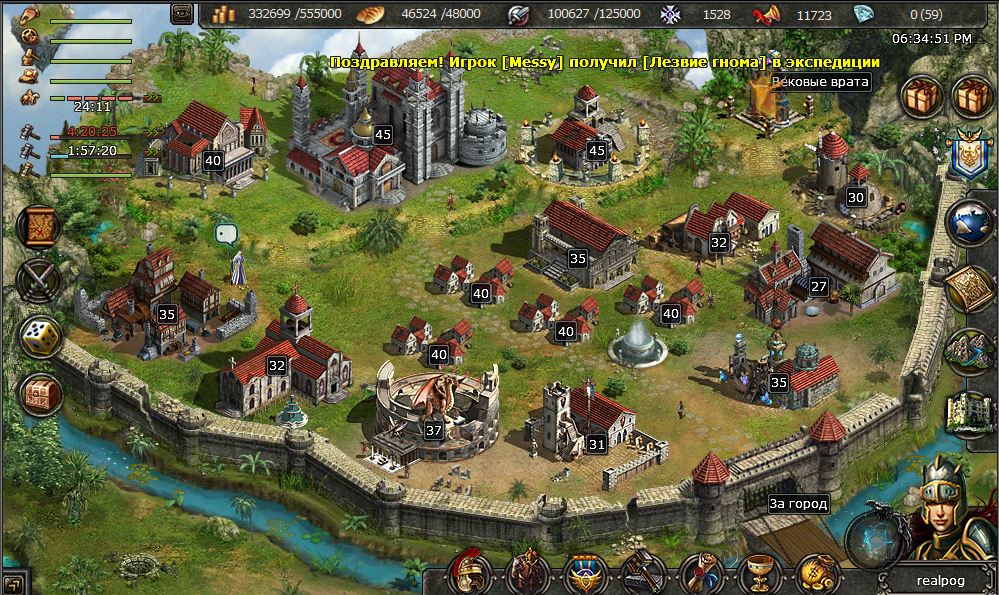Screen dimensions: 999x595
Task: Click the realpog hero portrait
Action: [x=938, y=510]
